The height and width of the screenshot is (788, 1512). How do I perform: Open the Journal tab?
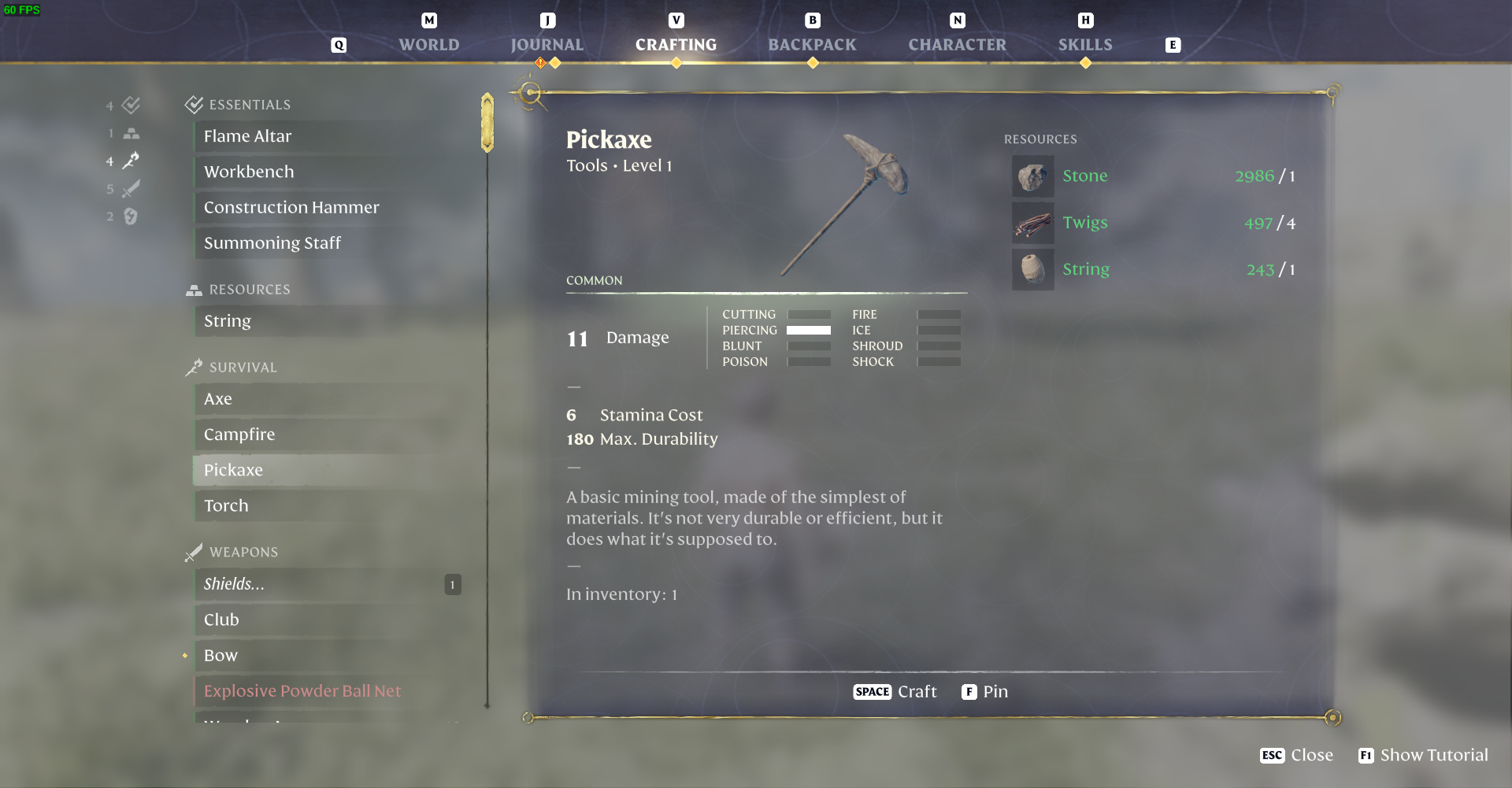pyautogui.click(x=547, y=45)
